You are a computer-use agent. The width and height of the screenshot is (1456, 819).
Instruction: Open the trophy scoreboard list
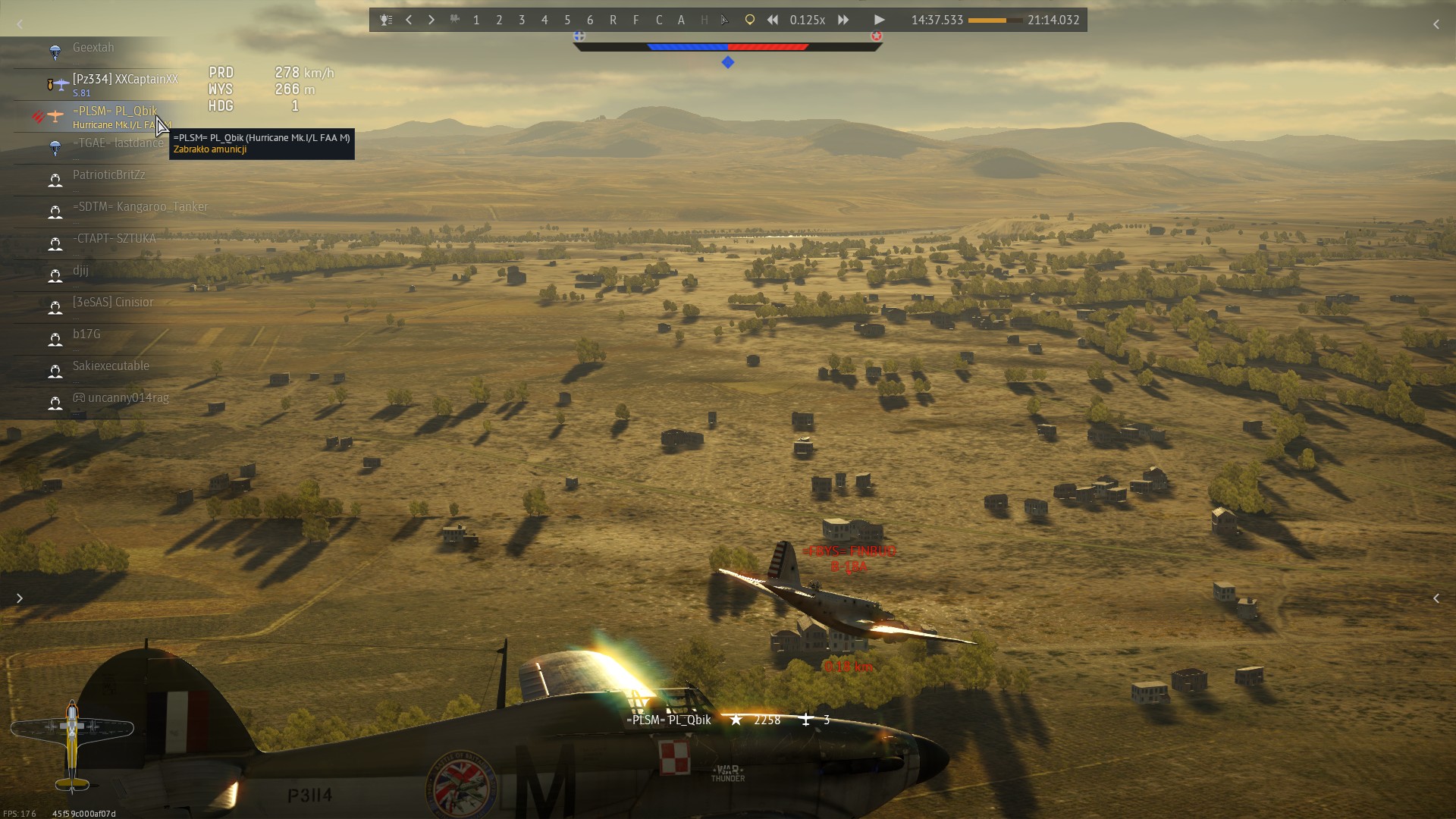386,20
